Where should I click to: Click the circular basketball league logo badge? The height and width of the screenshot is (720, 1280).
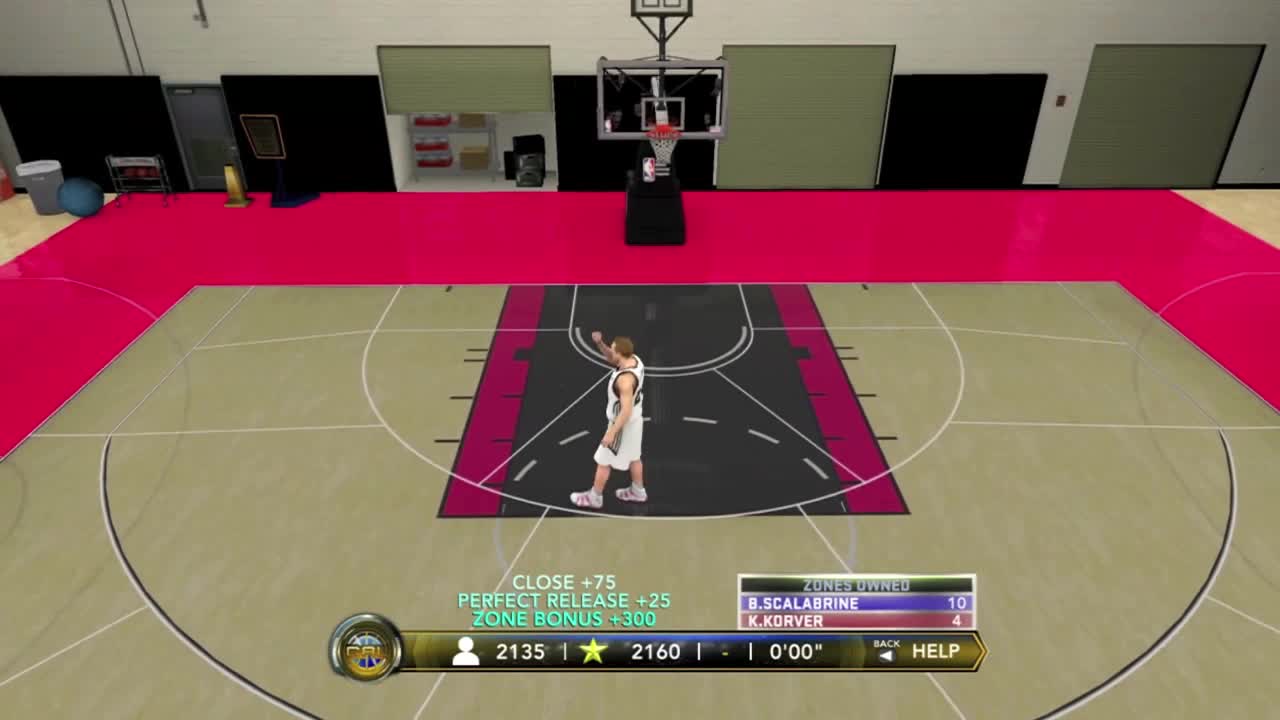pos(368,650)
